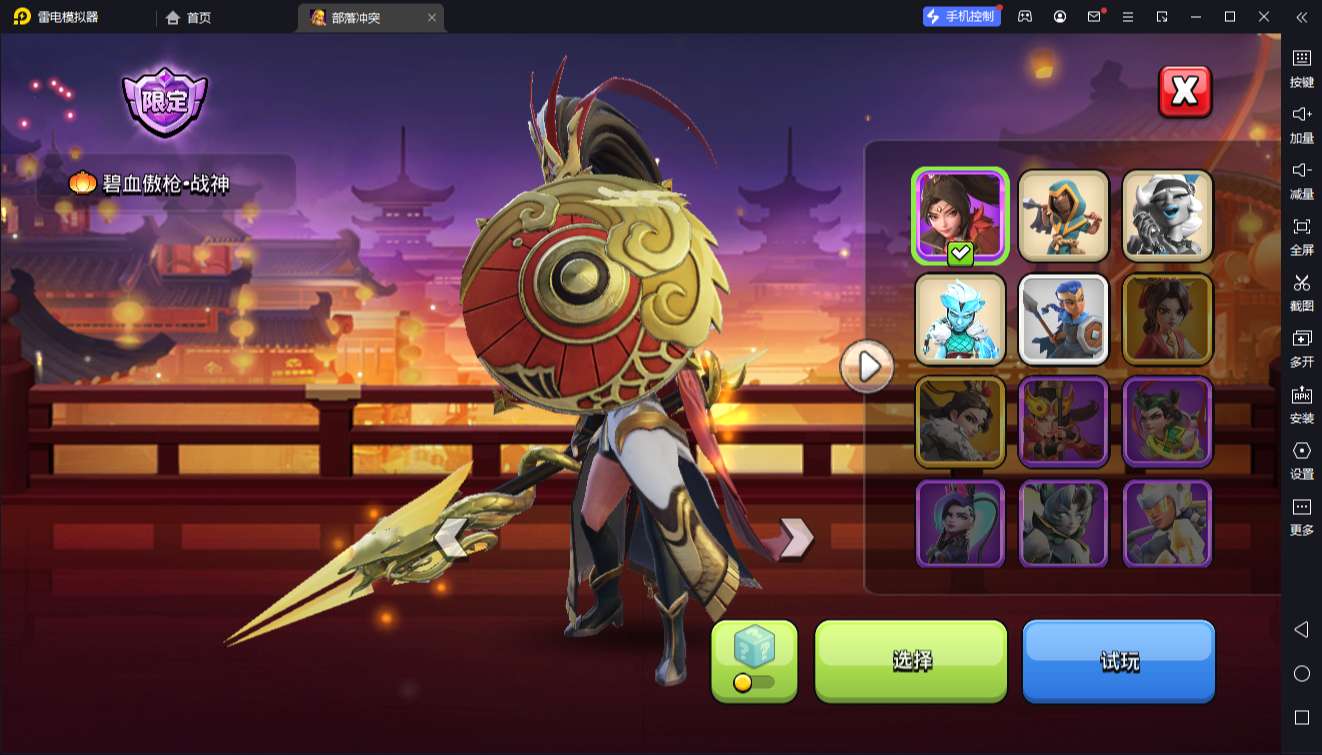Open the purple 限定 badge
The width and height of the screenshot is (1322, 755).
(164, 101)
